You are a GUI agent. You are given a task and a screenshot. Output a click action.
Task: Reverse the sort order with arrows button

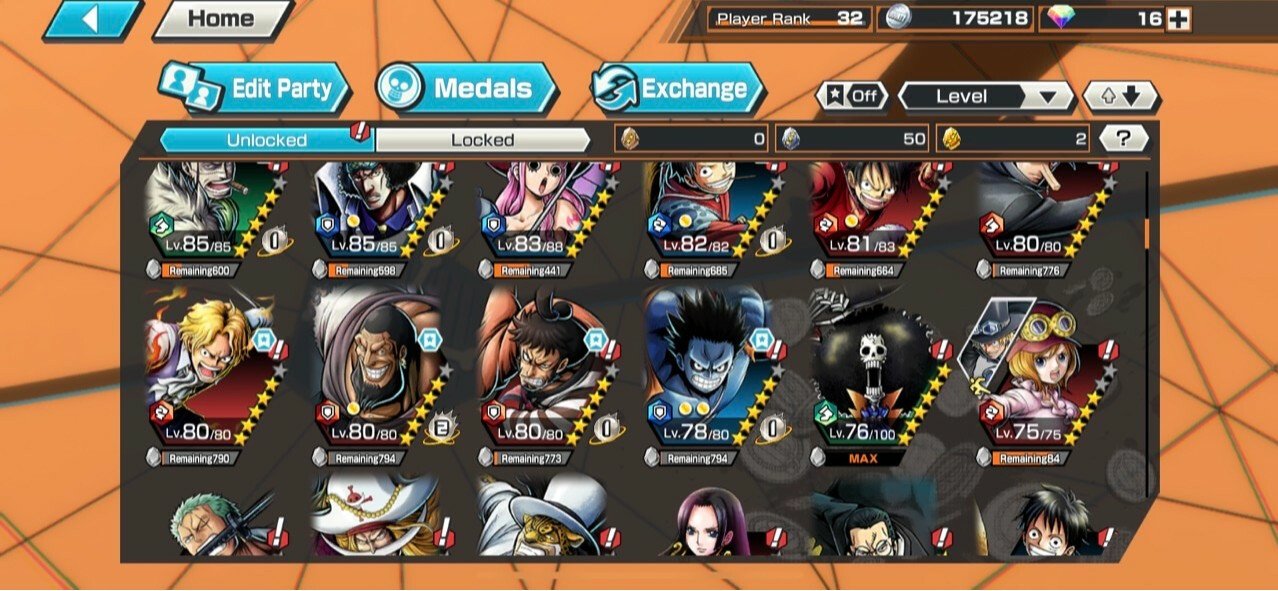pos(1122,96)
